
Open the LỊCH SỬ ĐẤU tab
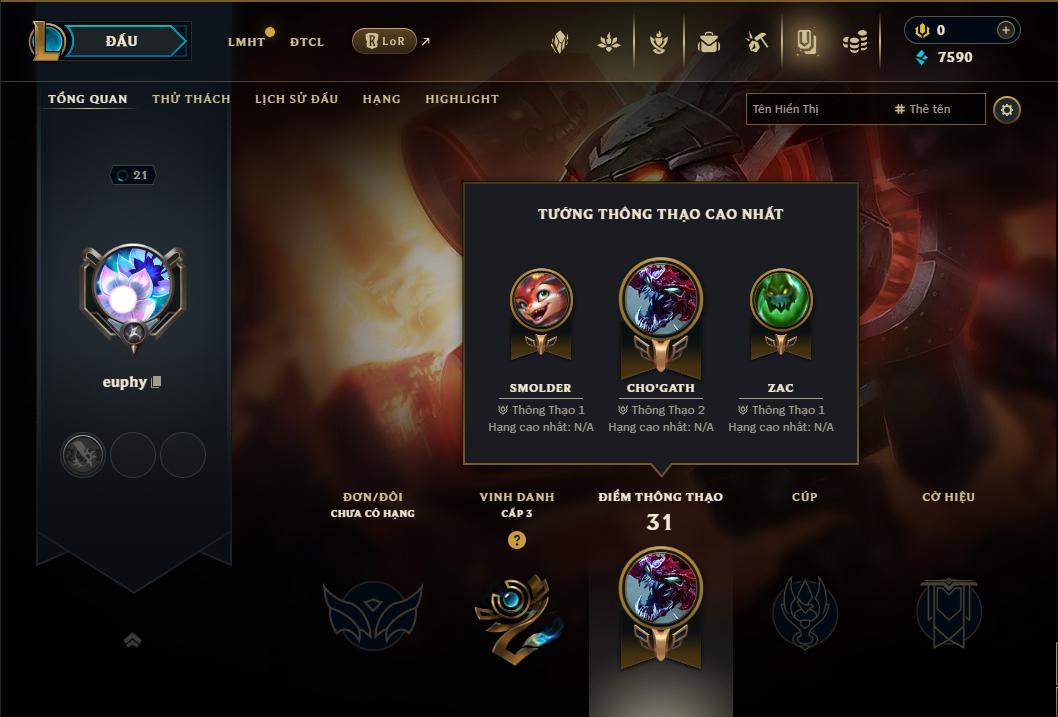click(x=296, y=99)
